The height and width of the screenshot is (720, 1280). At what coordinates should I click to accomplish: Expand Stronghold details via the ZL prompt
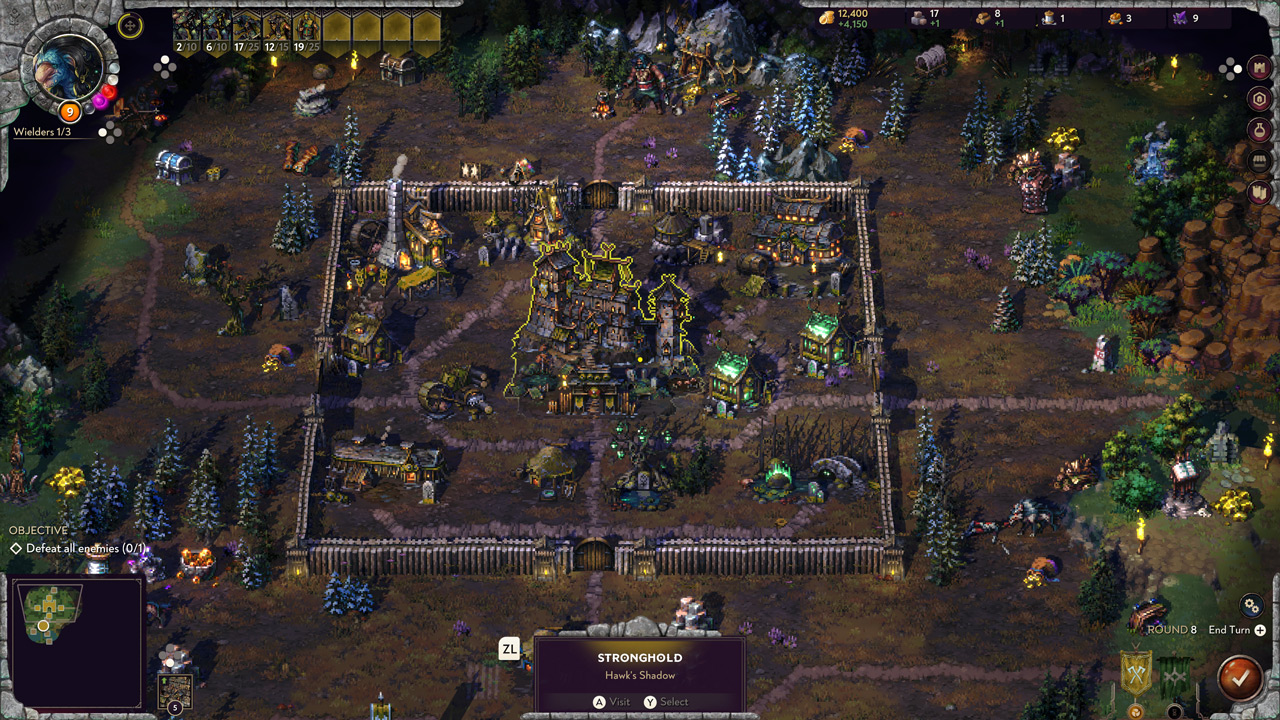point(510,648)
